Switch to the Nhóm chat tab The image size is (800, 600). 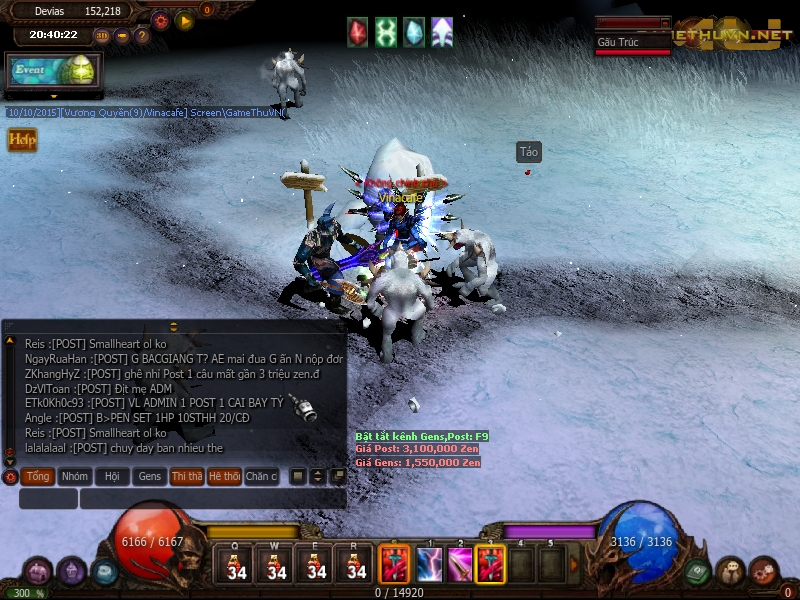75,477
